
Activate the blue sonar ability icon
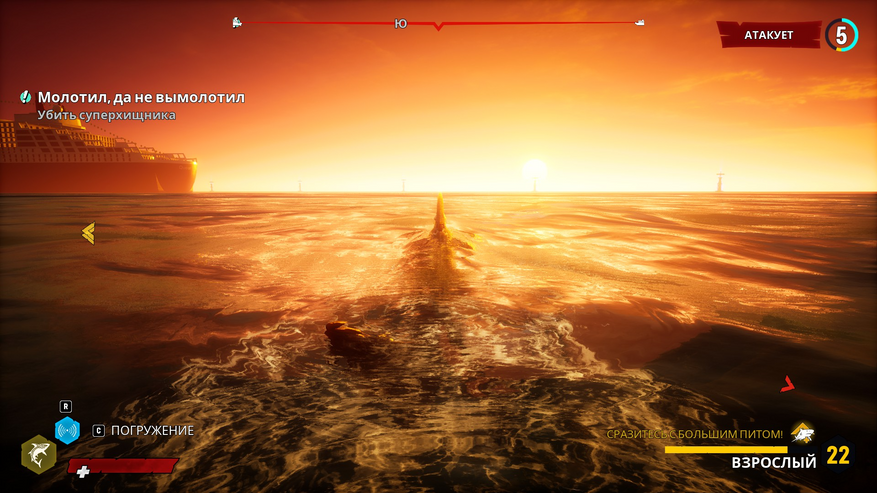pyautogui.click(x=67, y=431)
